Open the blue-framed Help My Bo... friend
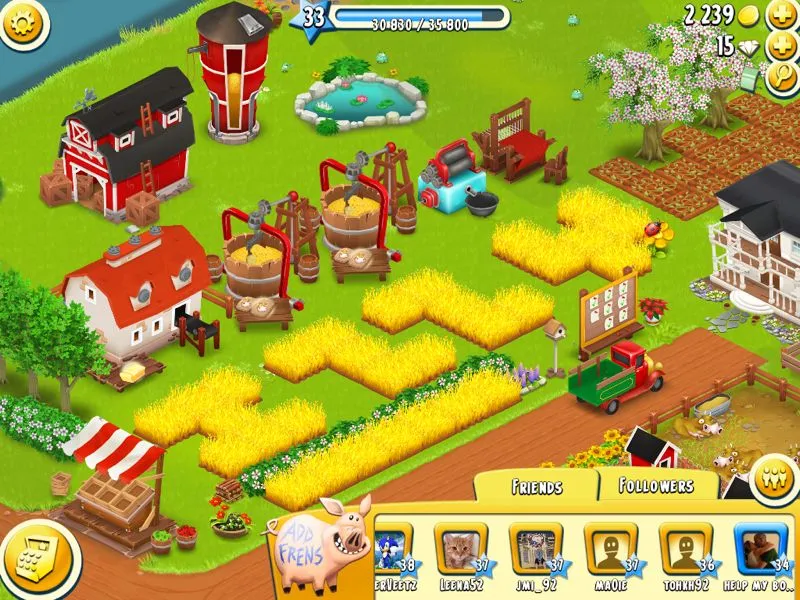Viewport: 800px width, 600px height. [760, 548]
